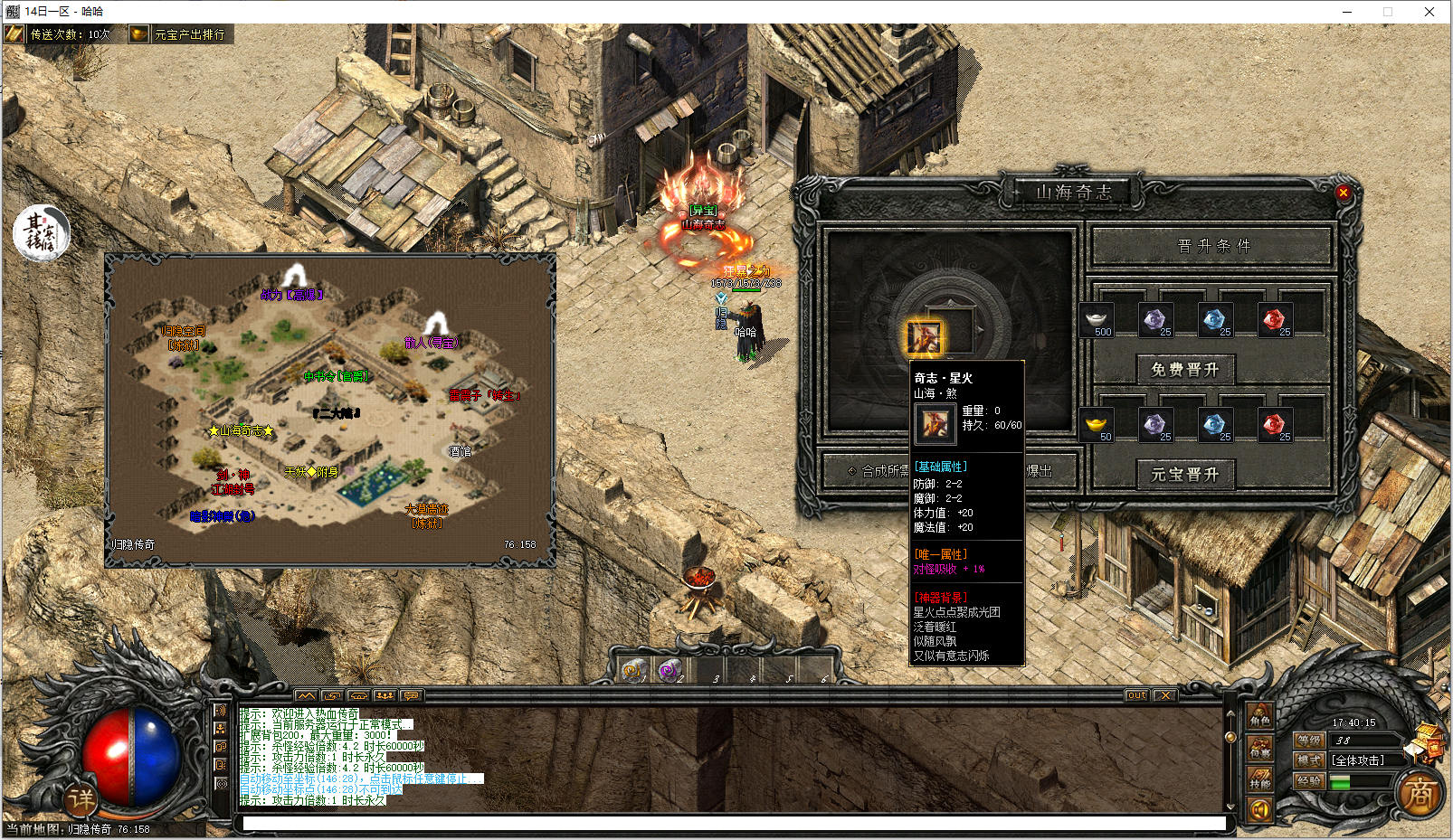Screen dimensions: 1453x840
Task: Click the chat text input box
Action: [733, 823]
